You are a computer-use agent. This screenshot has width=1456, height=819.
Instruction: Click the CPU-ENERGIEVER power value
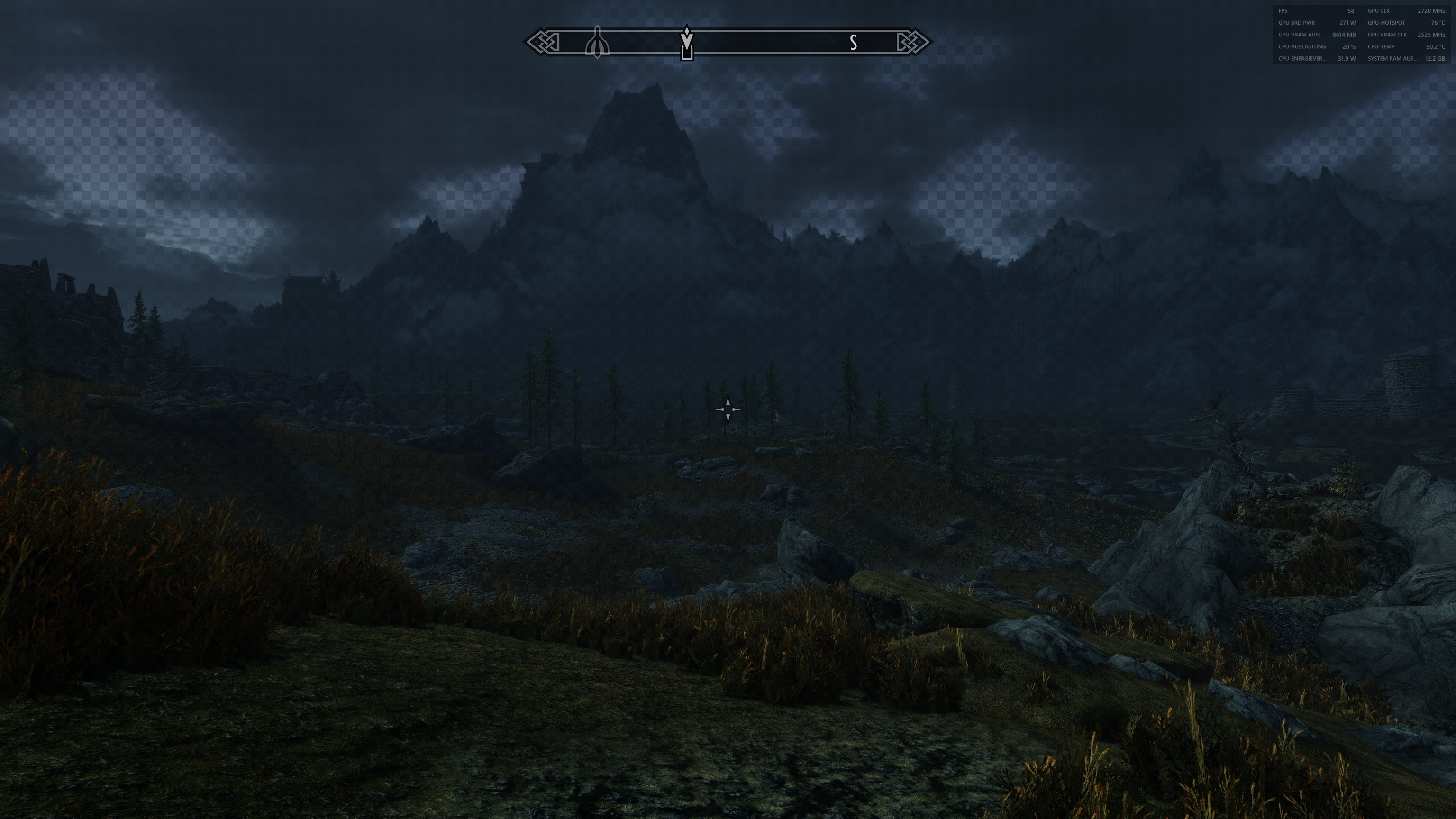[1347, 58]
